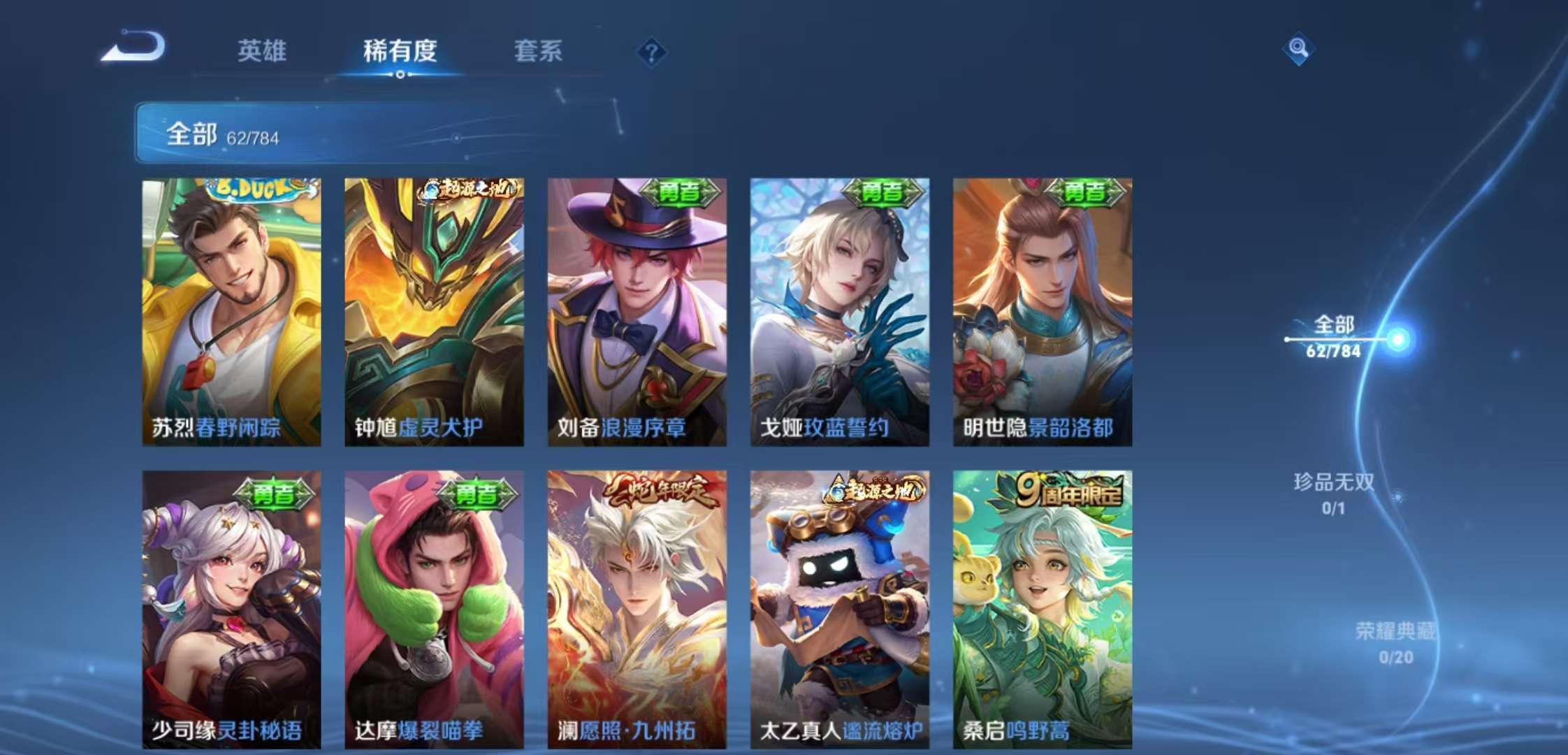Viewport: 1568px width, 755px height.
Task: Click the B.DUCK badge on 苏烈's card
Action: pyautogui.click(x=254, y=188)
